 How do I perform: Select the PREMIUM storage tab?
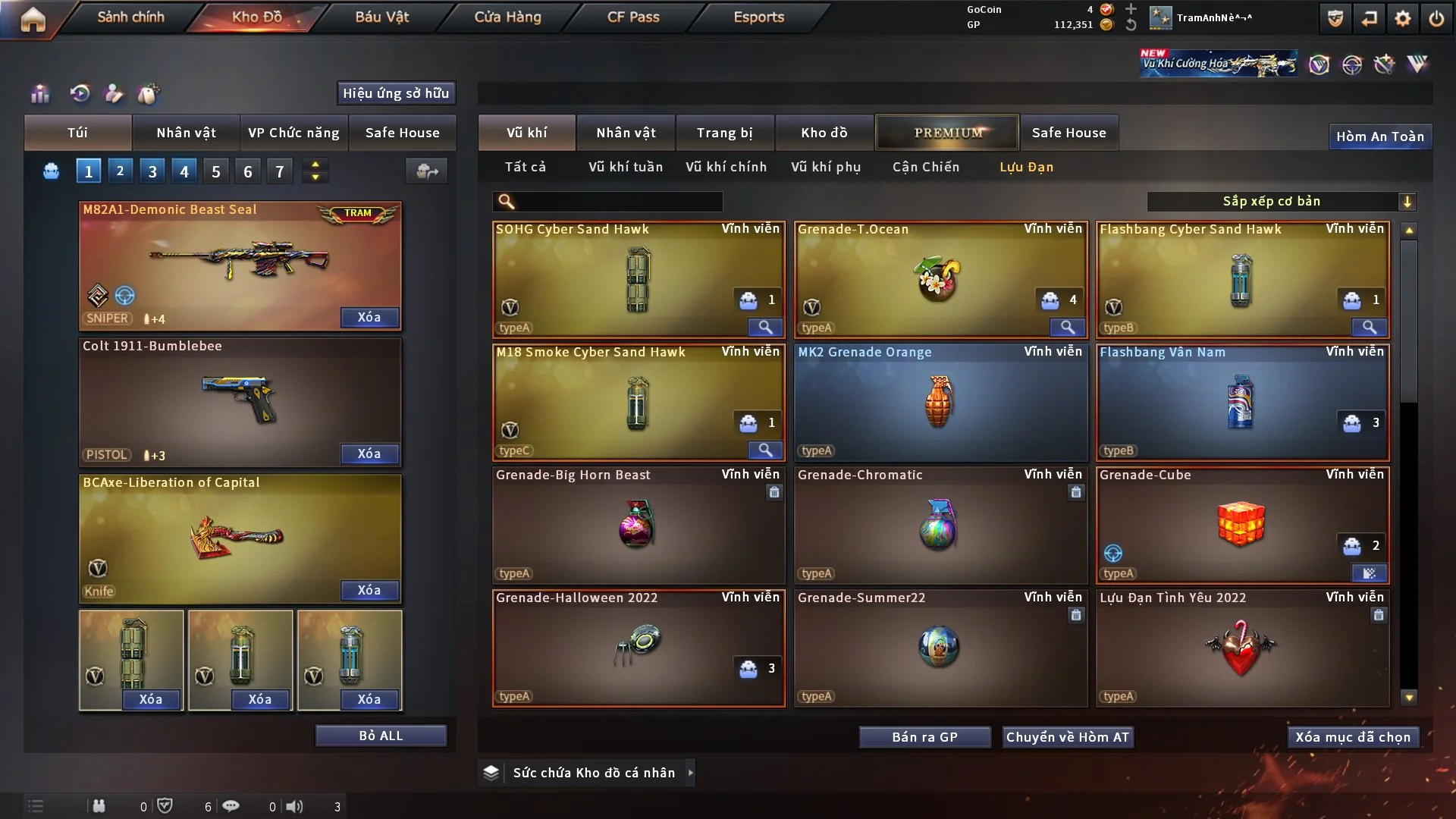pyautogui.click(x=948, y=133)
